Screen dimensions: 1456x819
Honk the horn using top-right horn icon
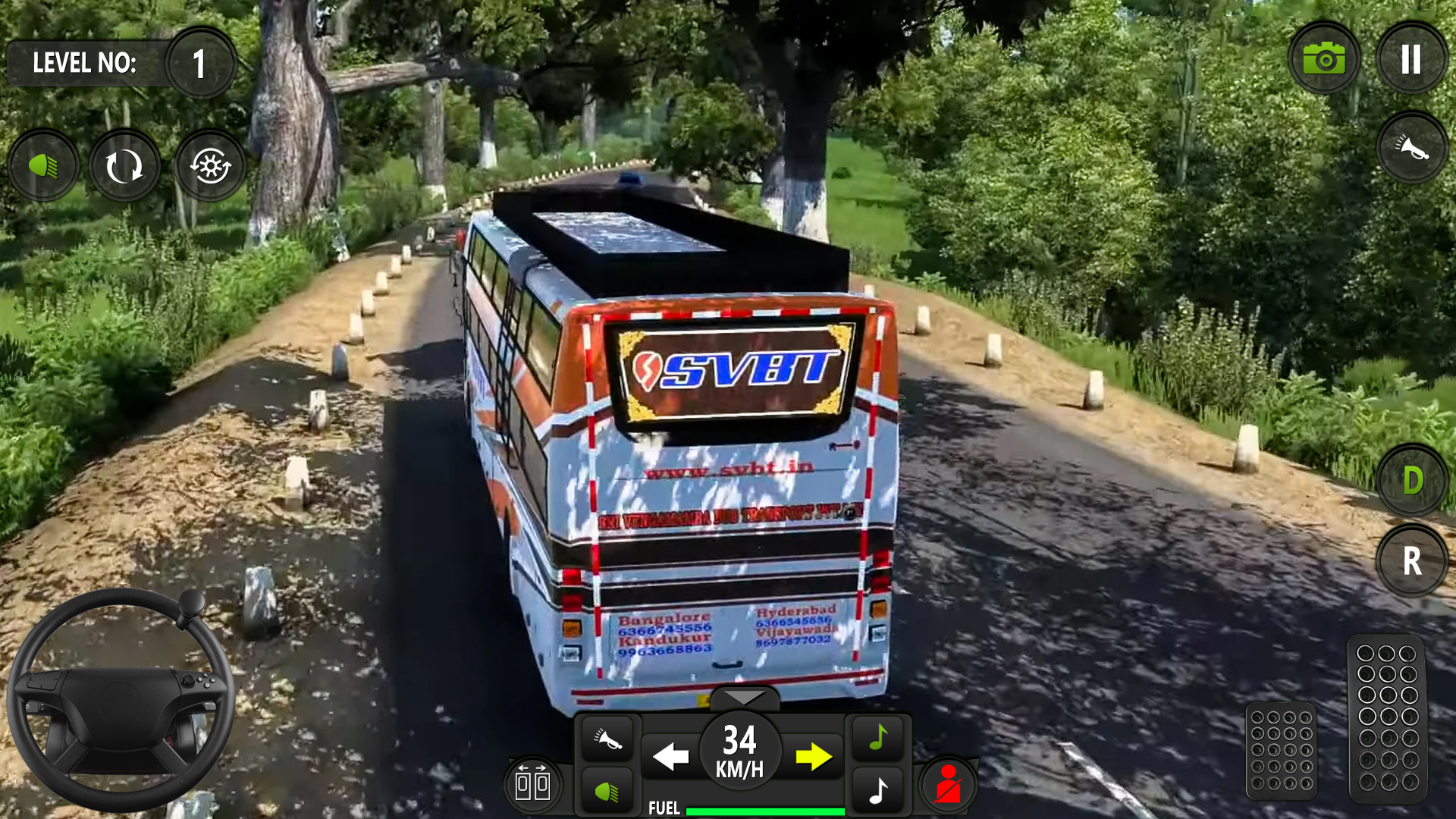1411,149
